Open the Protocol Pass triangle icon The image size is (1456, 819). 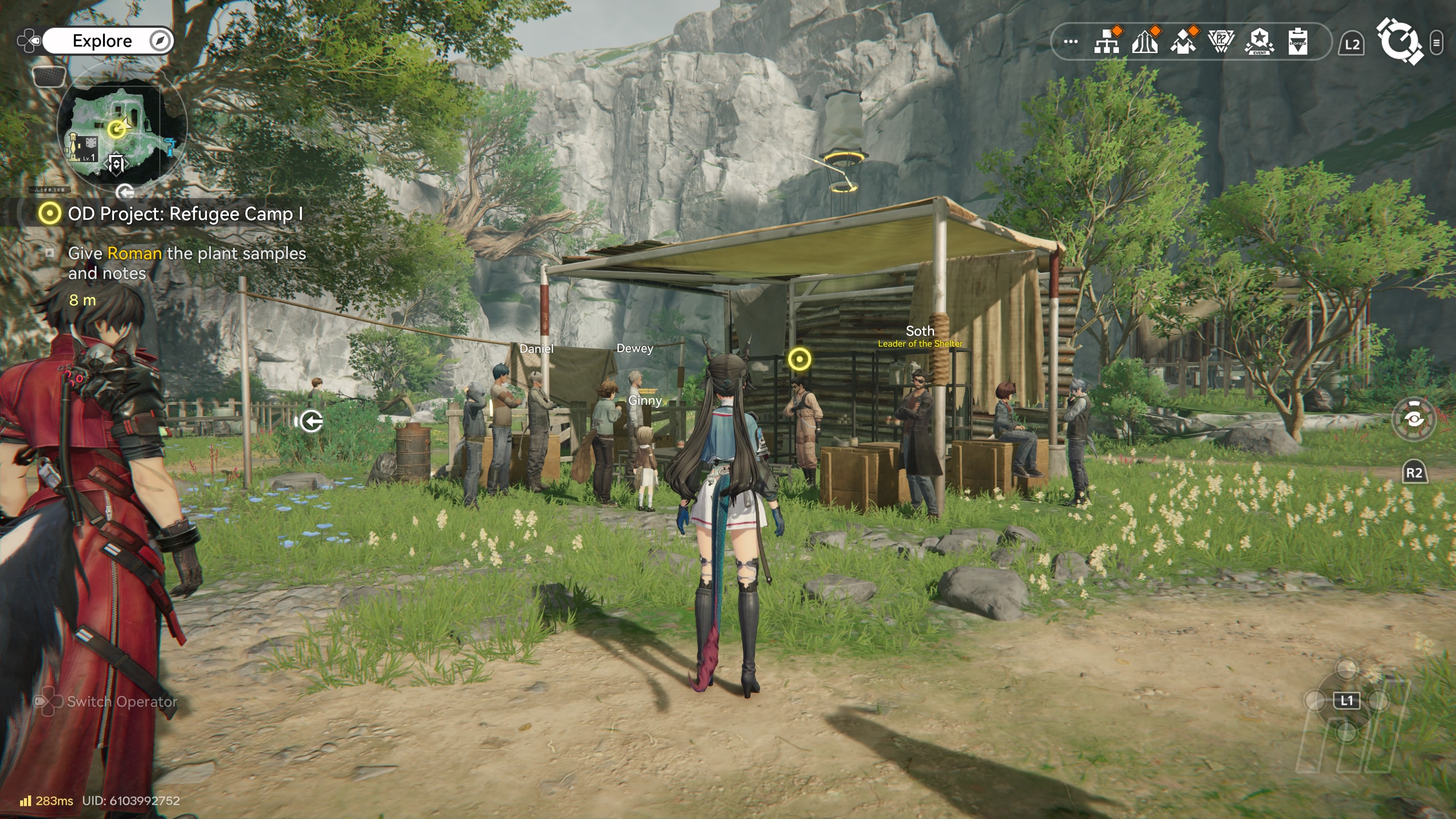click(1221, 41)
